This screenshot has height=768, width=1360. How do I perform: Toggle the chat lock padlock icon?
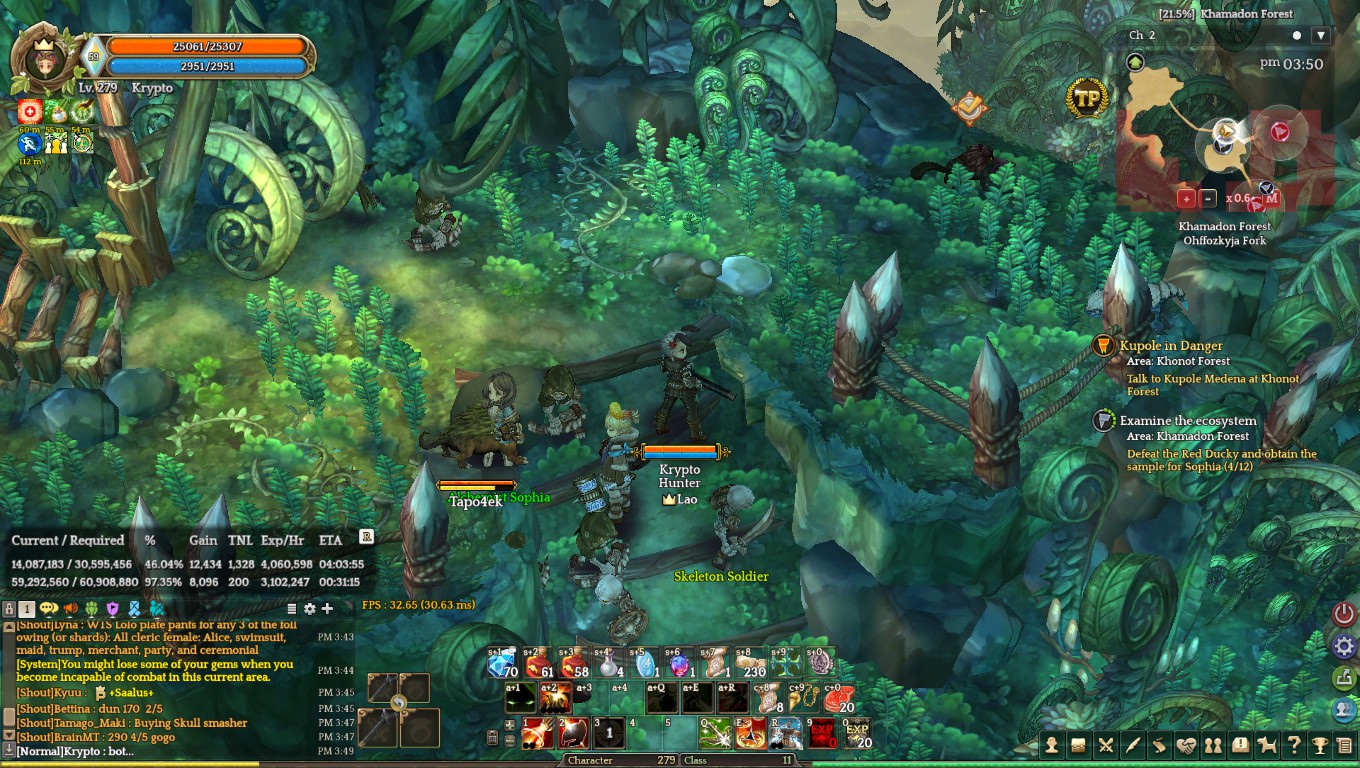(9, 608)
